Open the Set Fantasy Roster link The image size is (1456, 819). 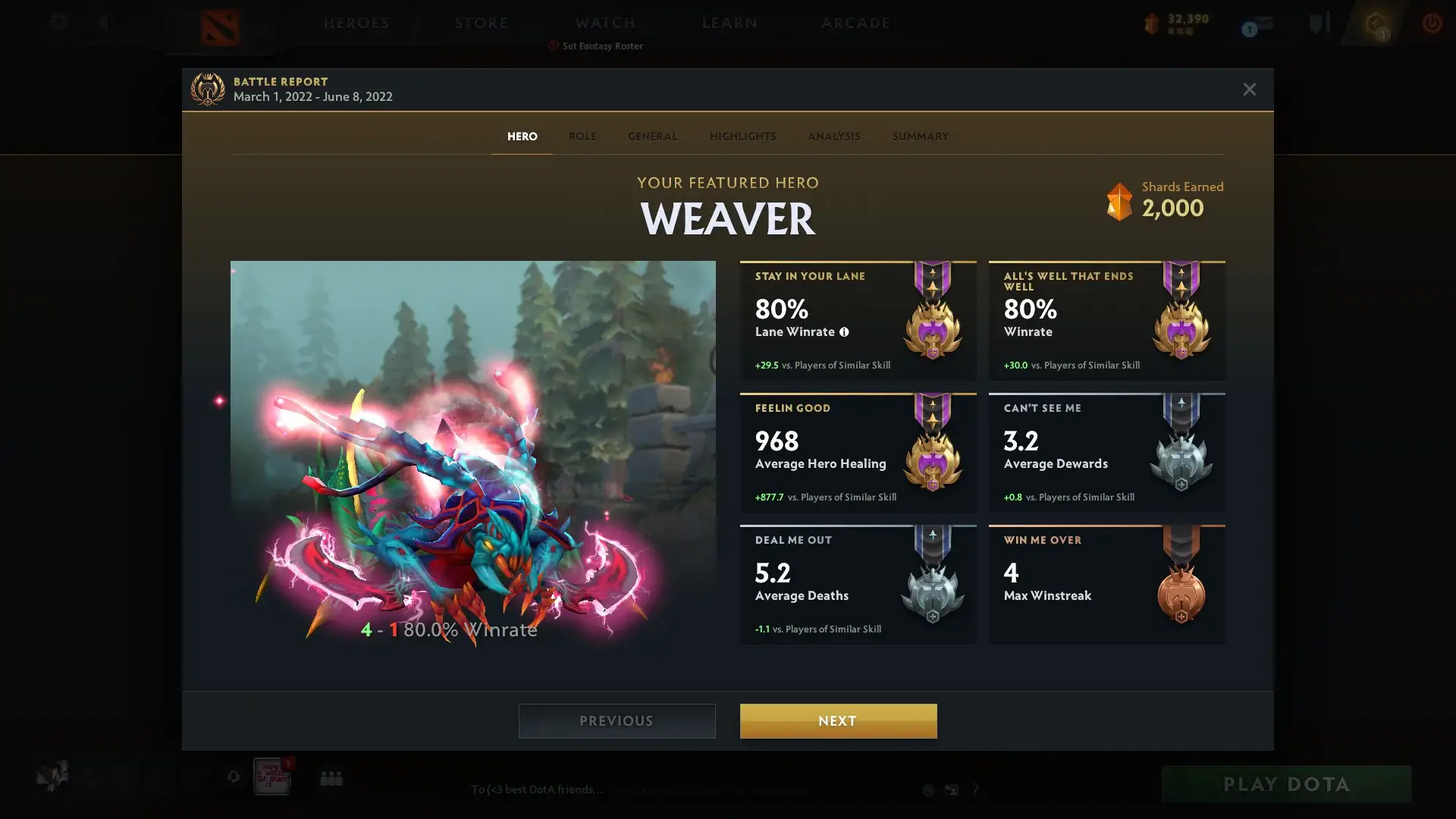point(602,46)
